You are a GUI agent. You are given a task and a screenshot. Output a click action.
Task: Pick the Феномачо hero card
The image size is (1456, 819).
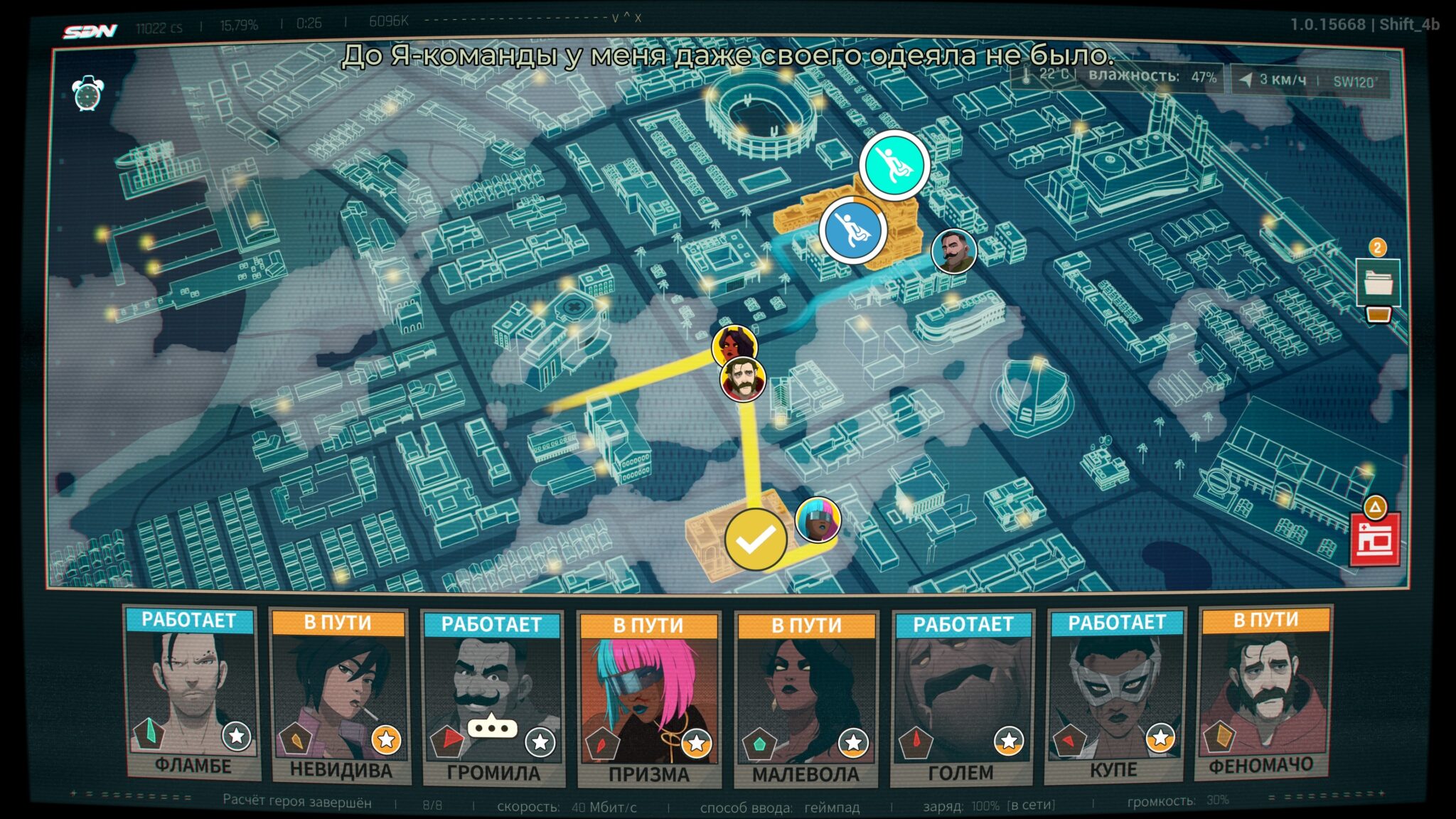coord(1263,693)
